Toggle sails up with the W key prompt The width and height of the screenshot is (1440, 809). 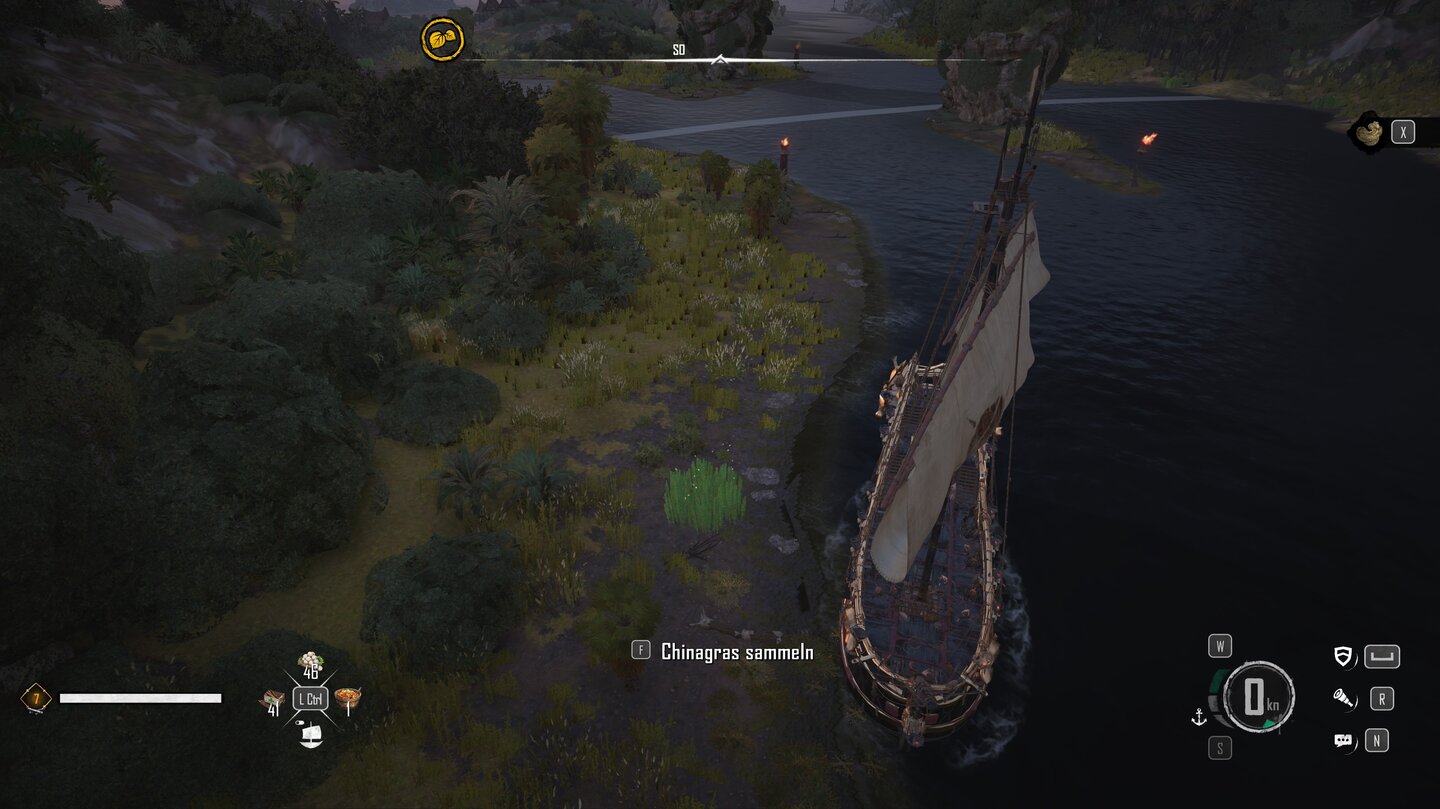click(x=1220, y=647)
